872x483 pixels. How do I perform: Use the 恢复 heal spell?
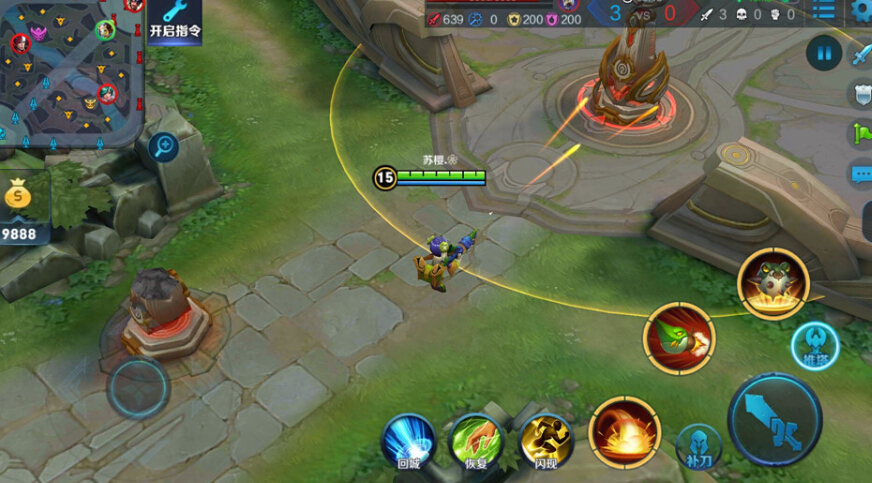tap(476, 441)
